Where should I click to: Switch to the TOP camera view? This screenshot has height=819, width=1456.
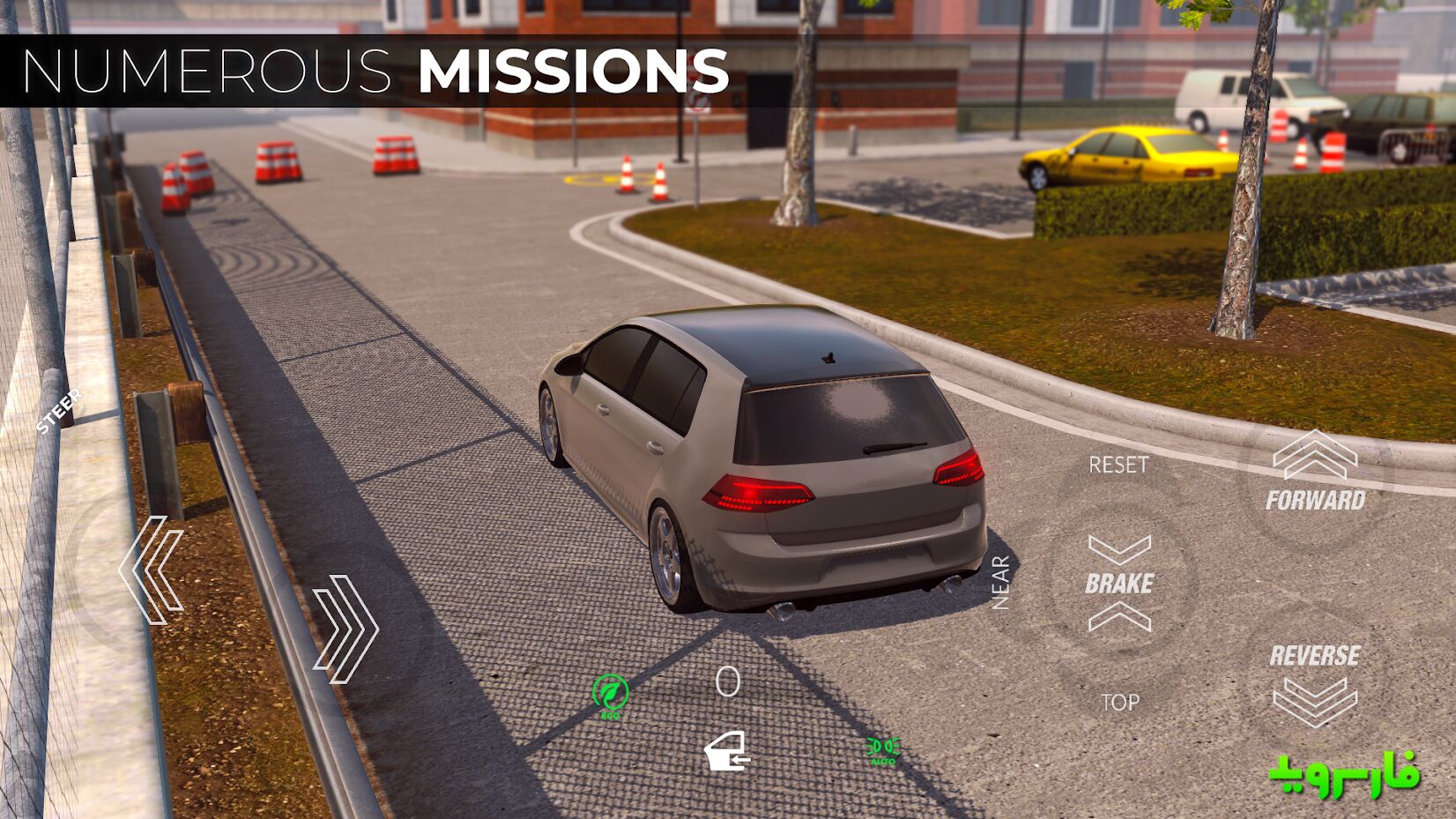1119,703
